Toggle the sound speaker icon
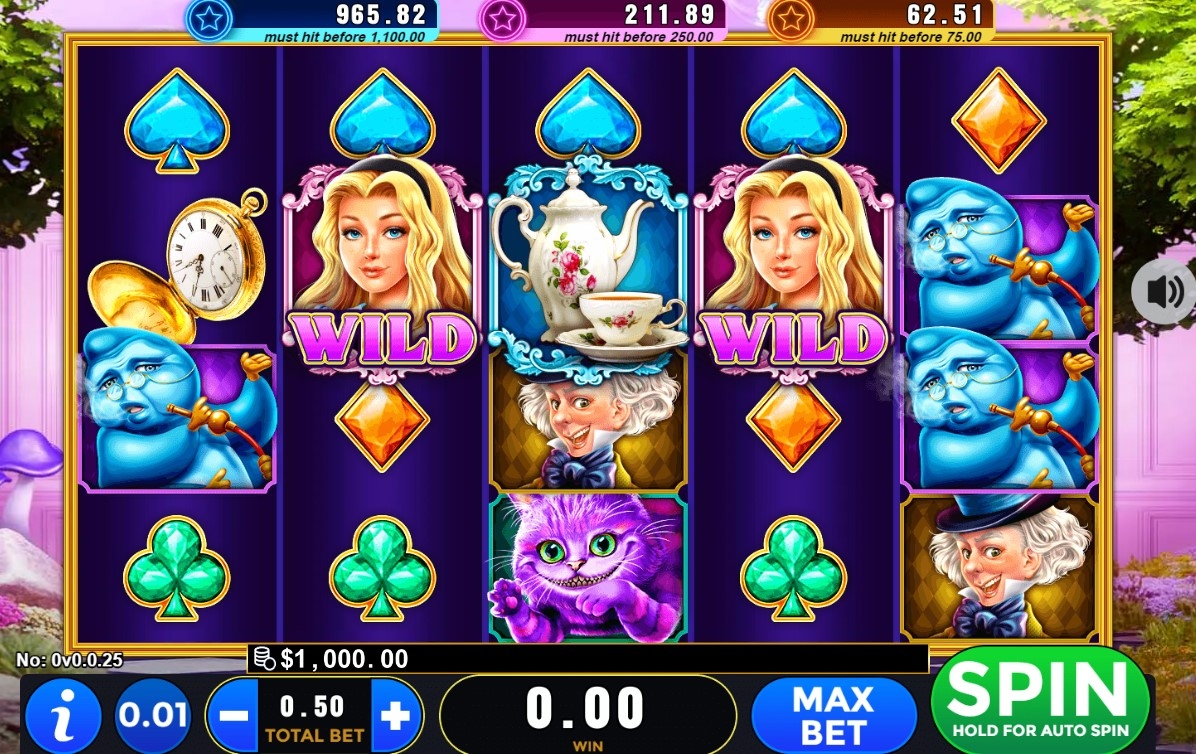 (1163, 292)
